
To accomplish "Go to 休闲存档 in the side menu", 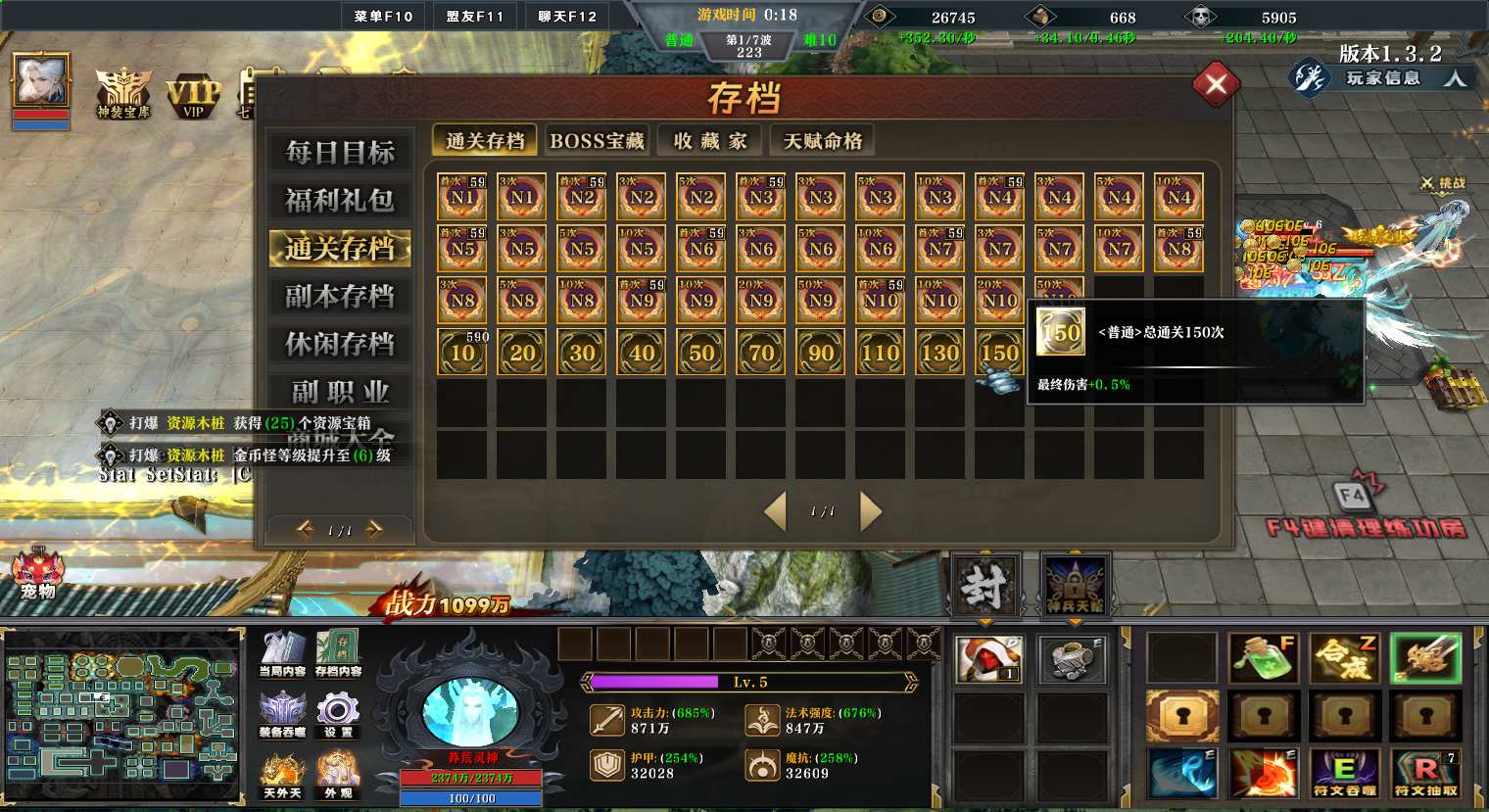I will [339, 345].
